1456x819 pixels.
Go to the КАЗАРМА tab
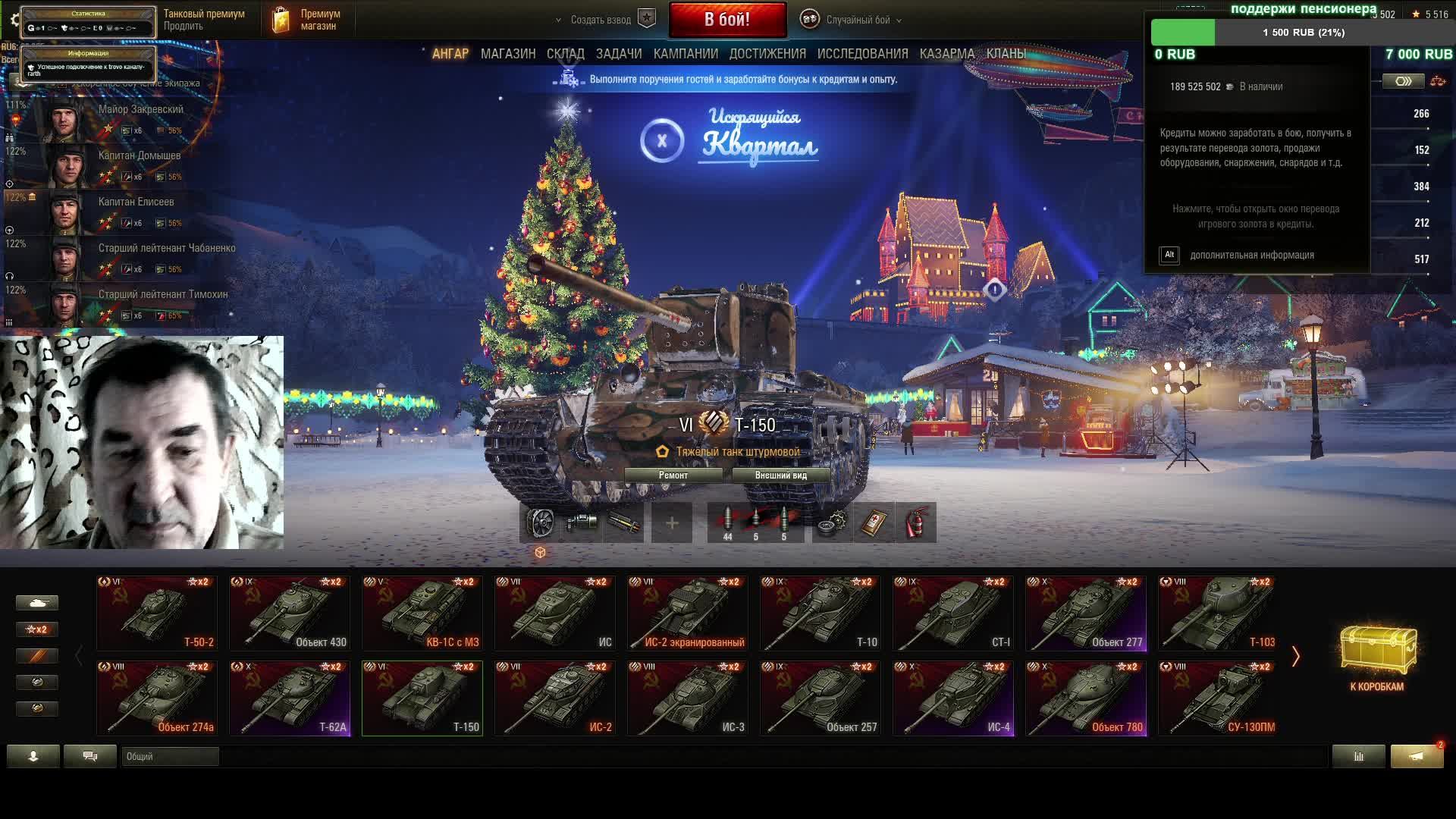946,54
